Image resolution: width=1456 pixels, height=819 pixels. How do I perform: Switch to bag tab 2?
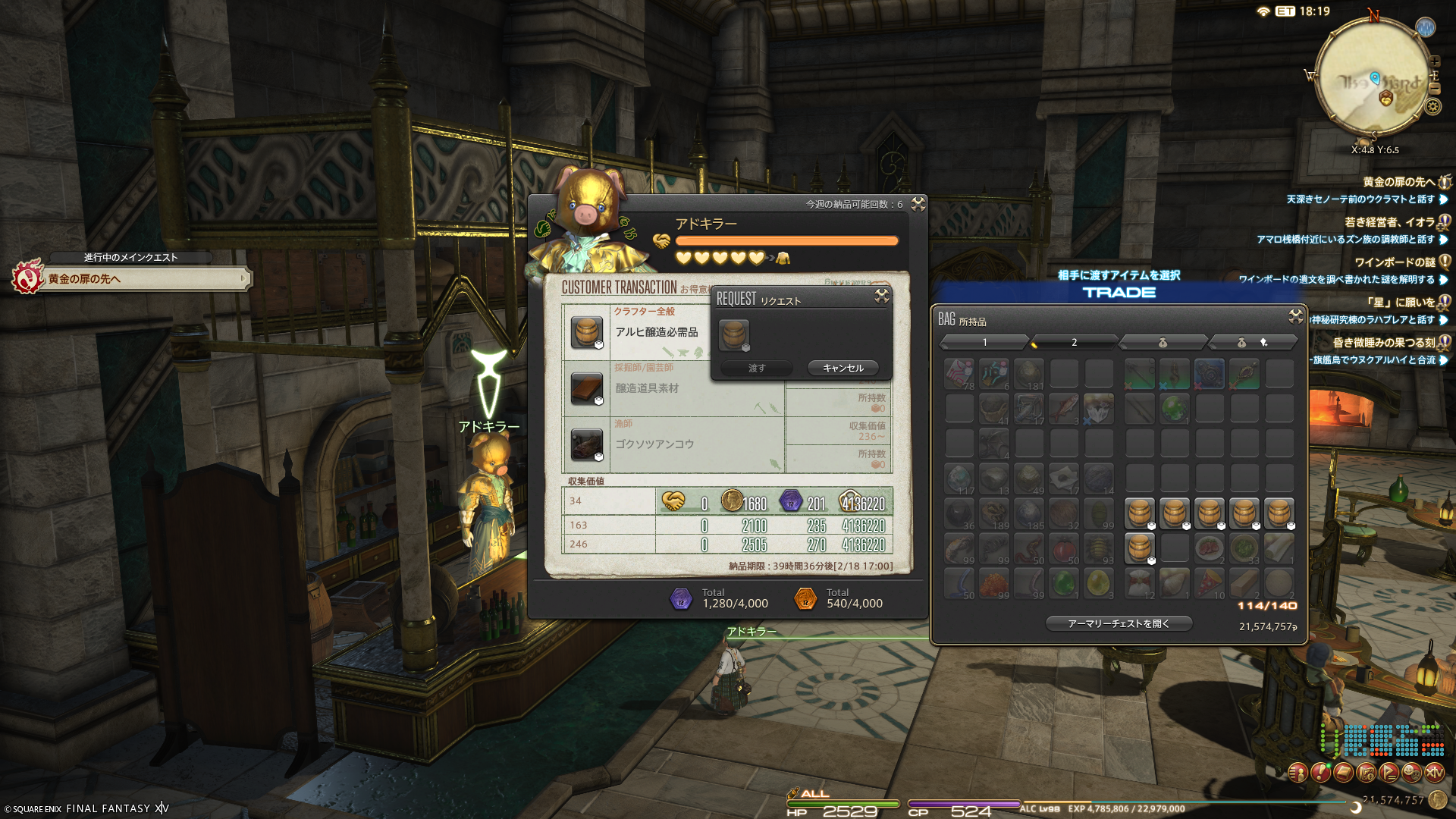click(1074, 343)
